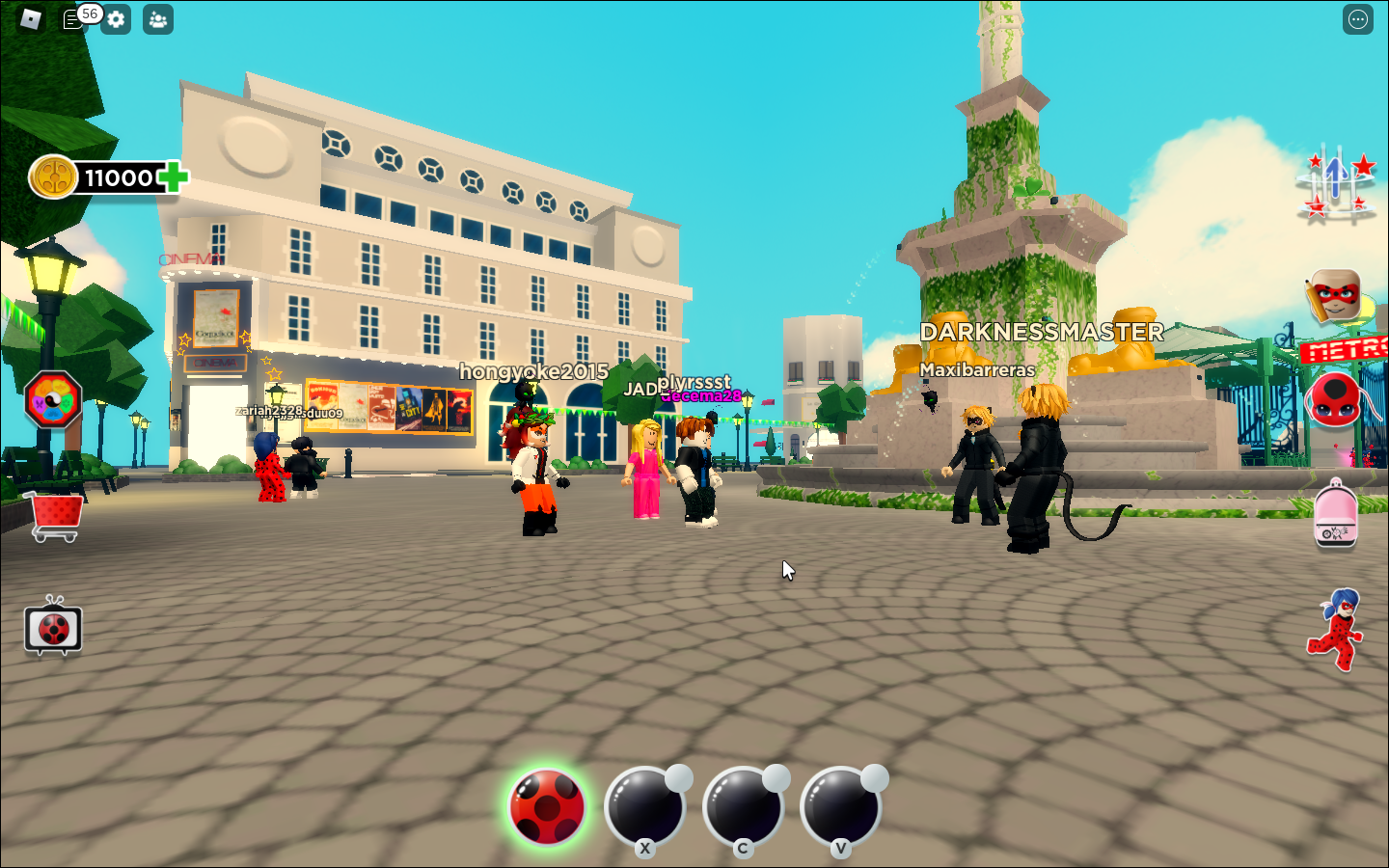Click the running Ladybug character icon
Screen dimensions: 1389x868
(x=1336, y=629)
